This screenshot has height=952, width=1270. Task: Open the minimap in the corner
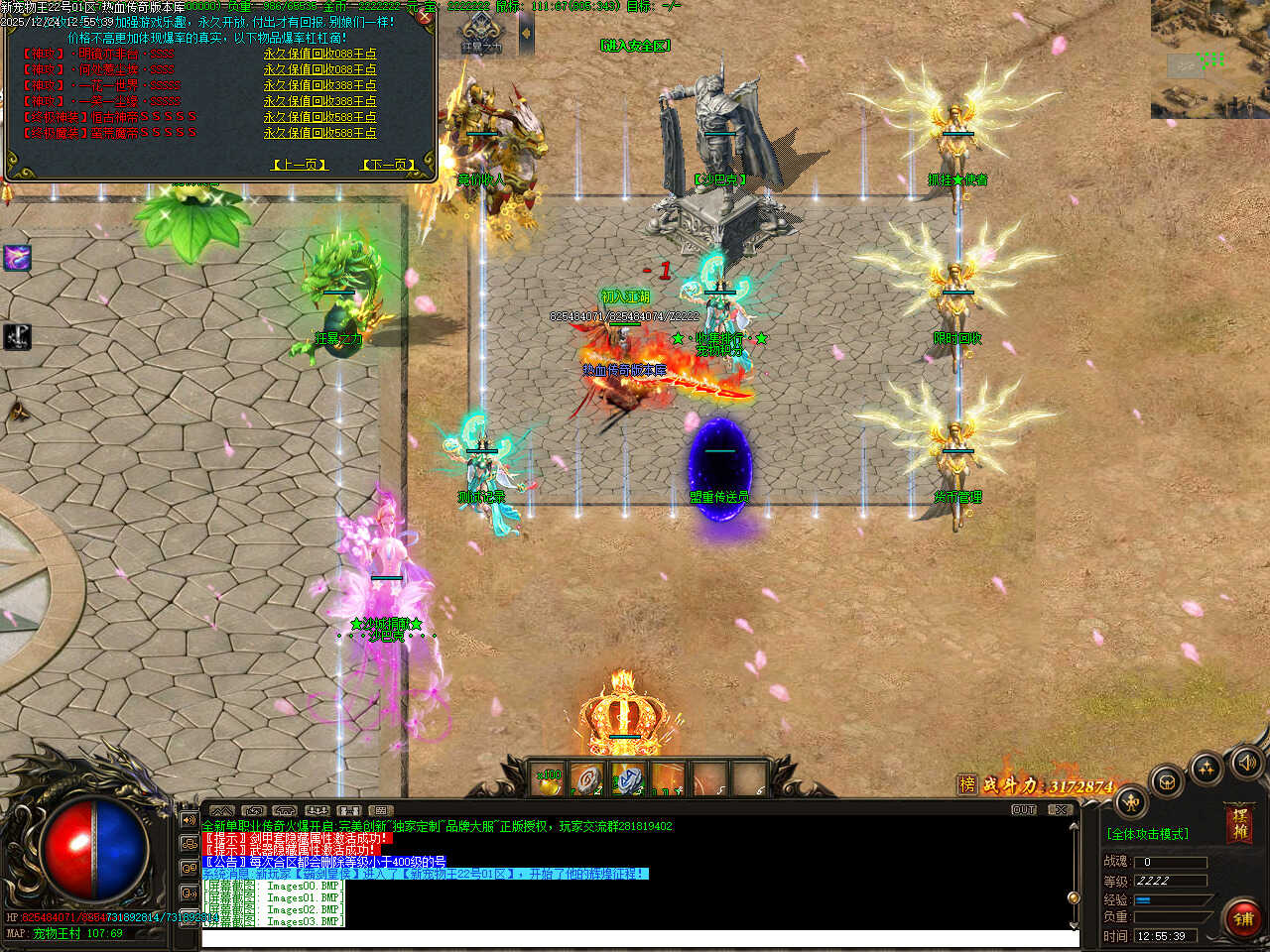click(1209, 59)
